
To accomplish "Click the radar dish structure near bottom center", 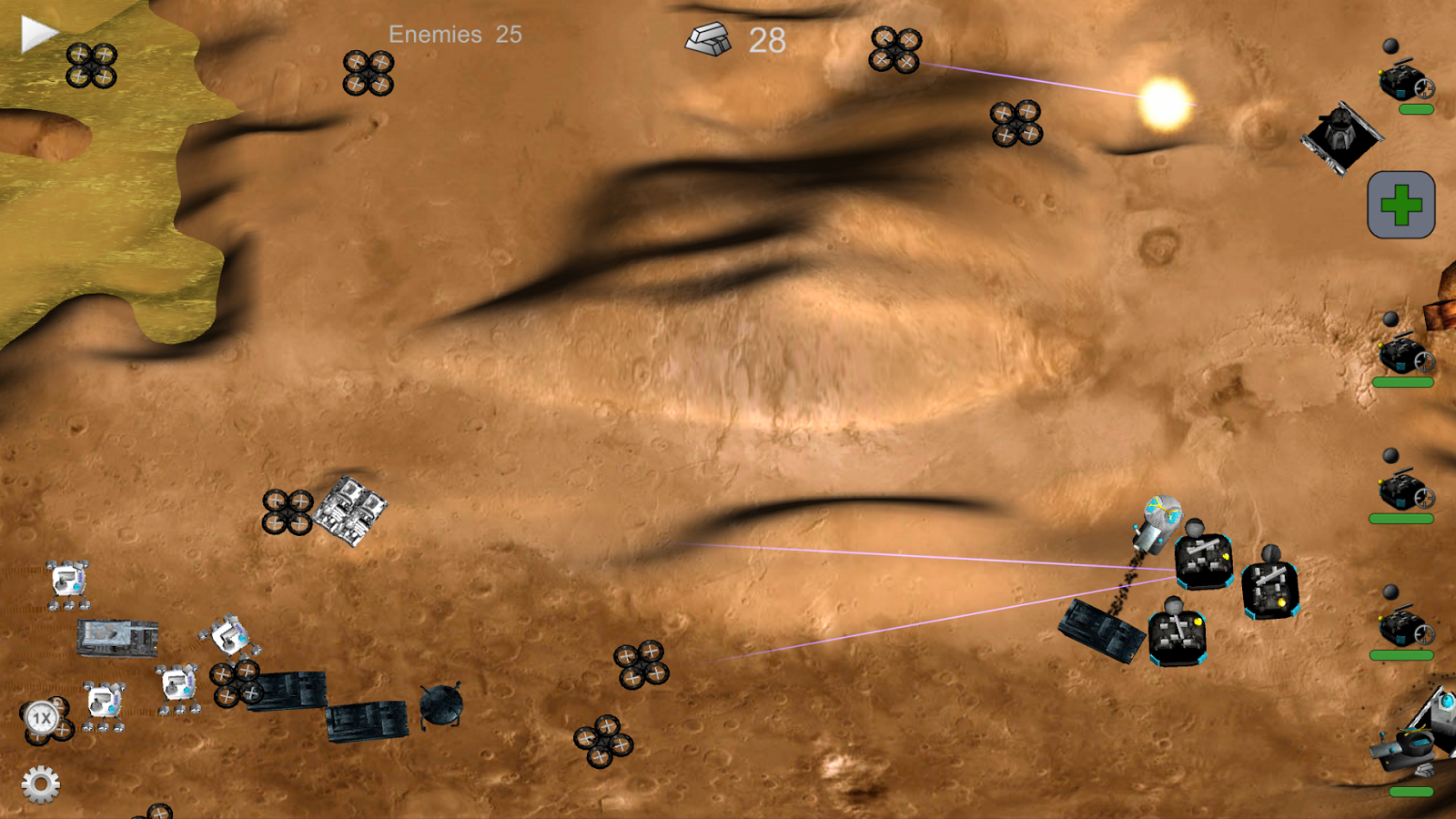I will click(x=440, y=703).
